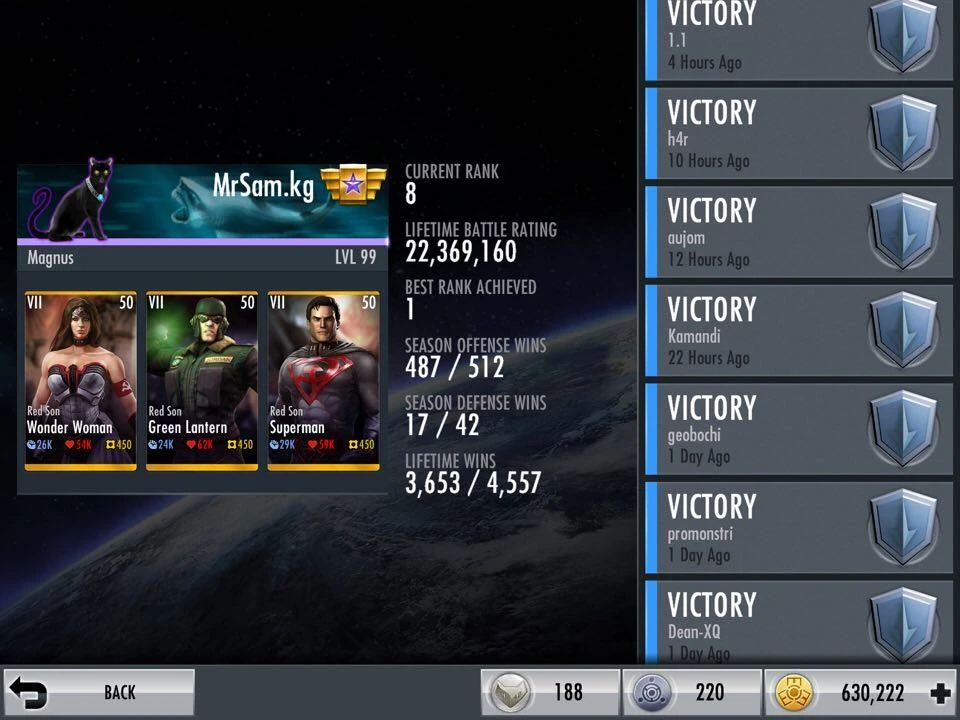Viewport: 960px width, 720px height.
Task: Tap the MrSam.kg player banner
Action: [202, 203]
